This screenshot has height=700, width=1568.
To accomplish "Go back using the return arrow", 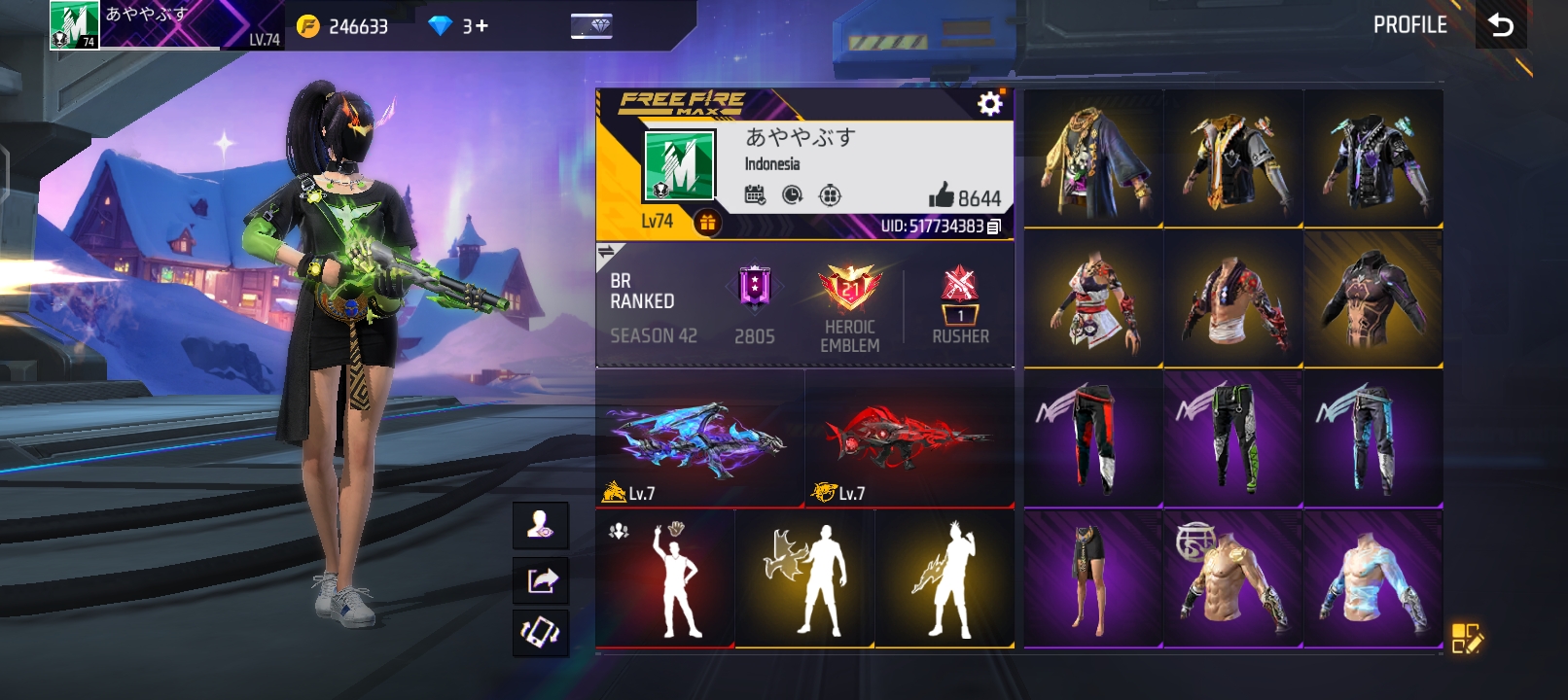I will tap(1500, 25).
